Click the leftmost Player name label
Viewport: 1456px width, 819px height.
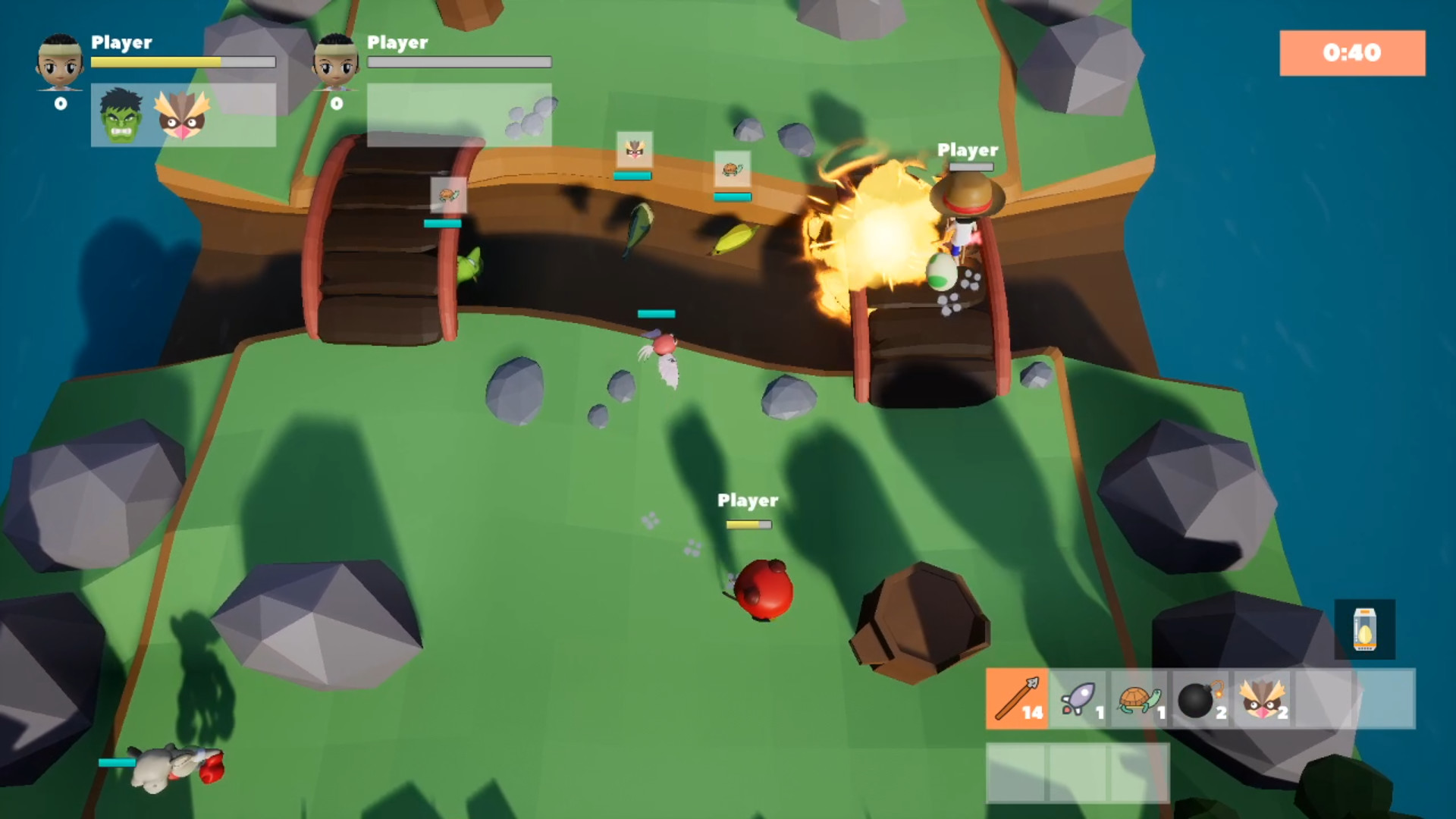[120, 44]
